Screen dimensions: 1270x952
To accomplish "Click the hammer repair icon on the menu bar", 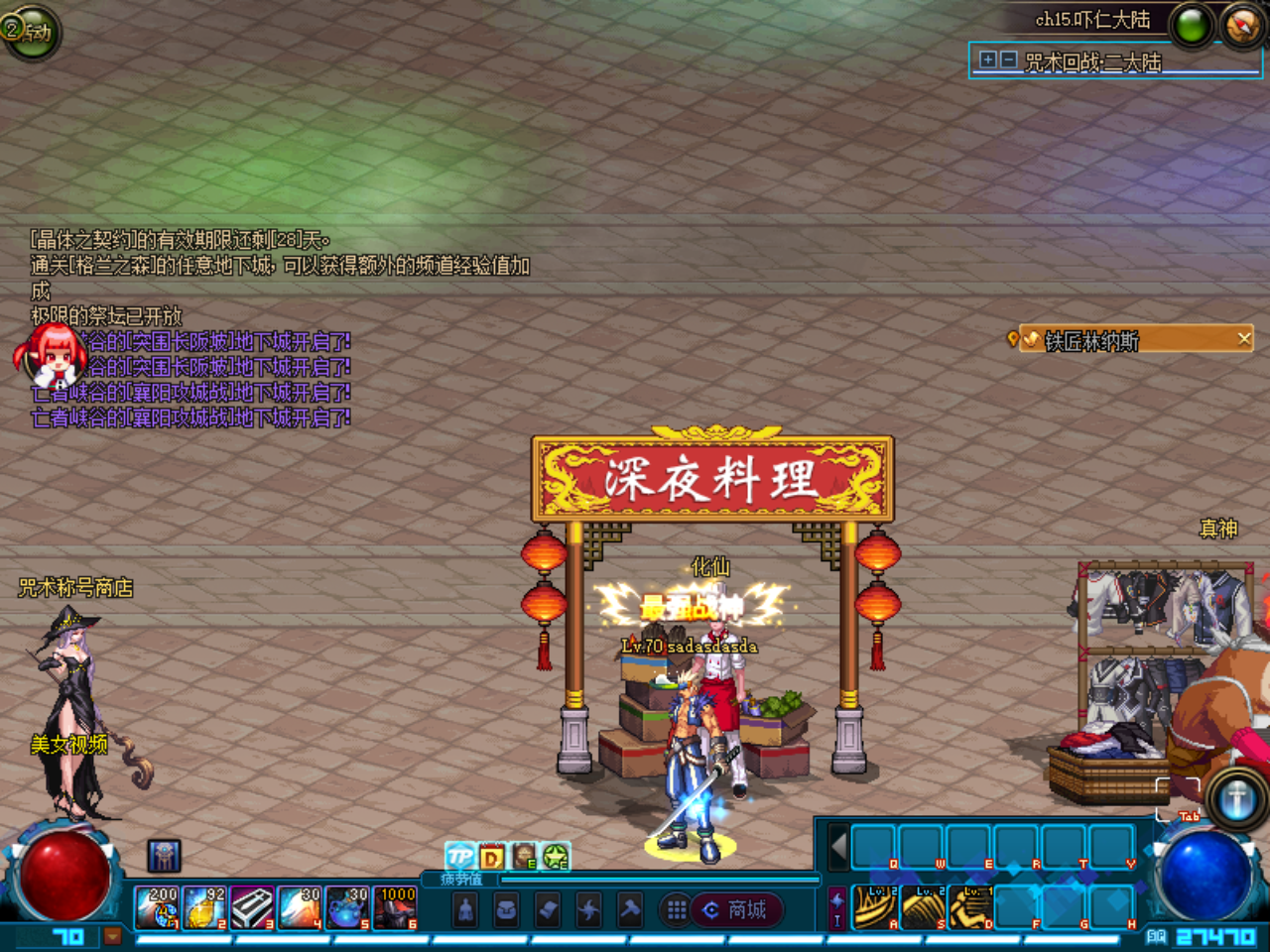I will click(x=631, y=910).
